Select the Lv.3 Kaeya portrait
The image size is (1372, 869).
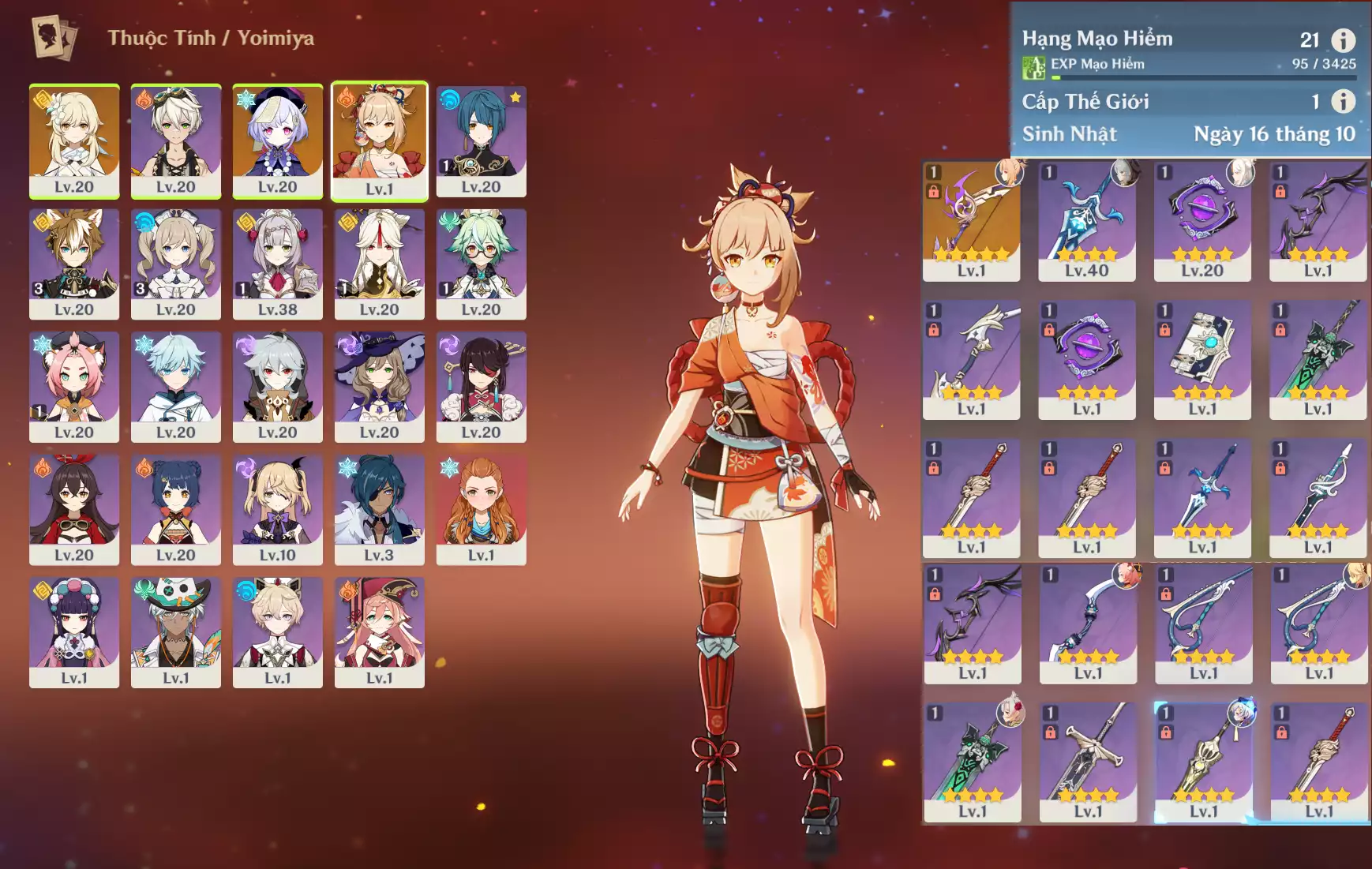point(379,509)
